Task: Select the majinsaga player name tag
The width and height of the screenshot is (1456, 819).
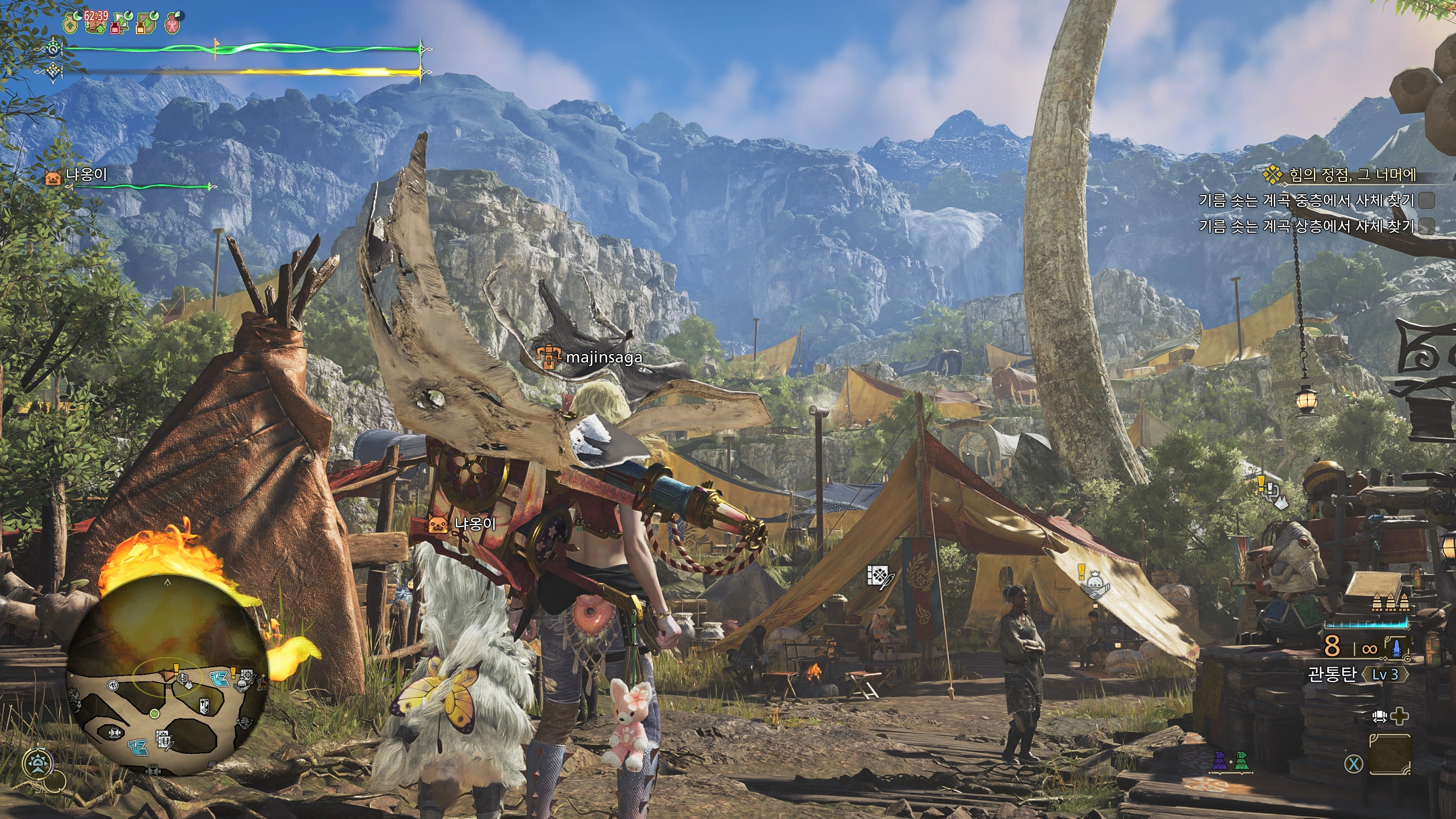Action: (603, 357)
